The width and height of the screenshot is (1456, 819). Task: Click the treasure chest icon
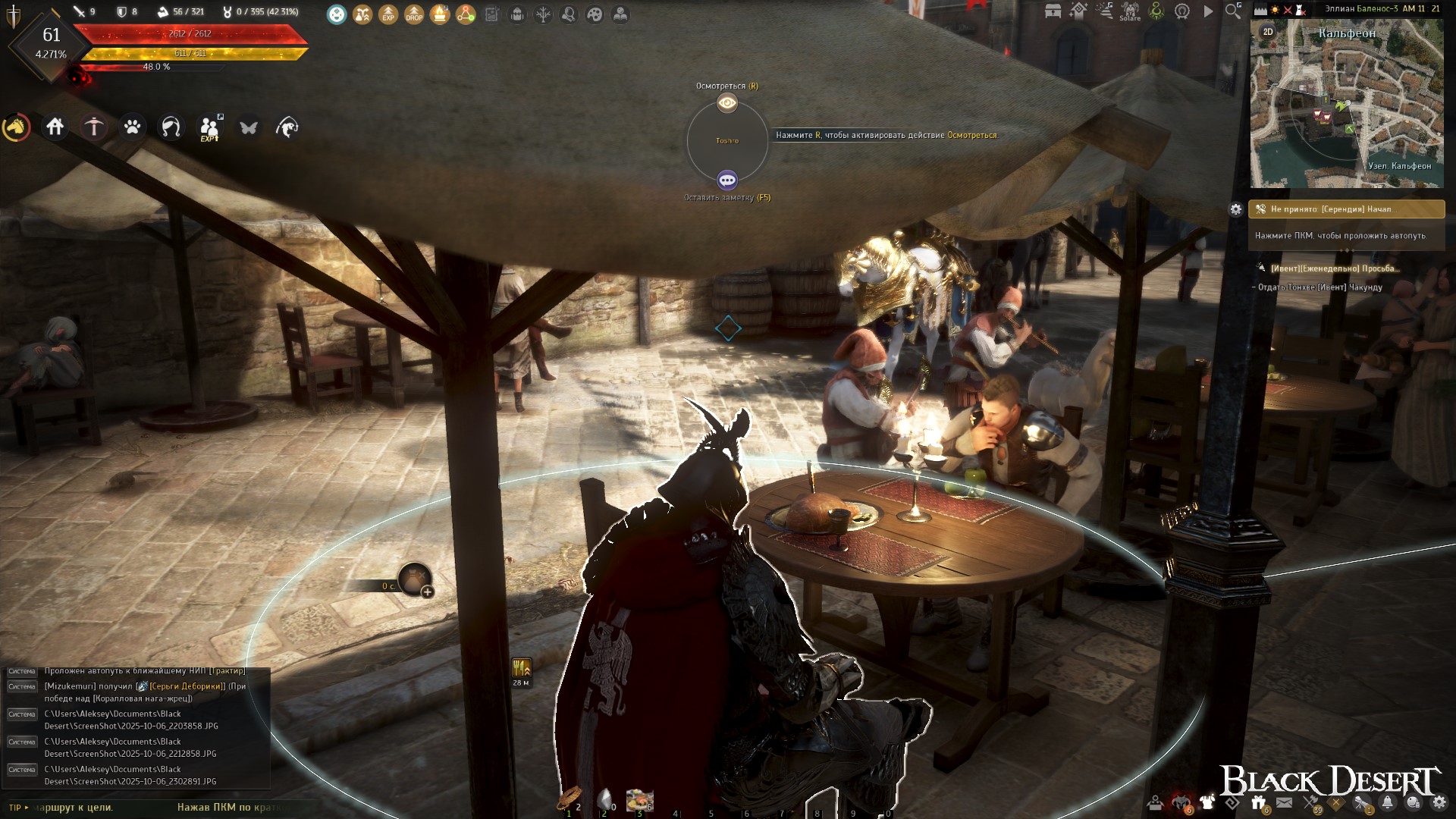pyautogui.click(x=1053, y=11)
